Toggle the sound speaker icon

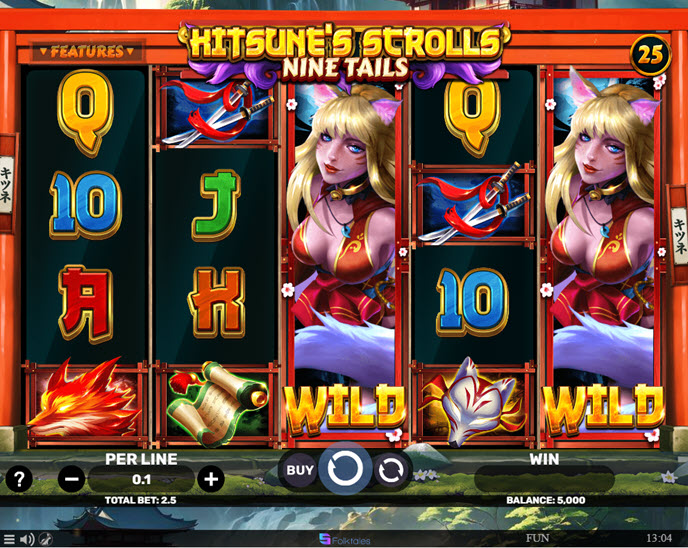coord(27,539)
